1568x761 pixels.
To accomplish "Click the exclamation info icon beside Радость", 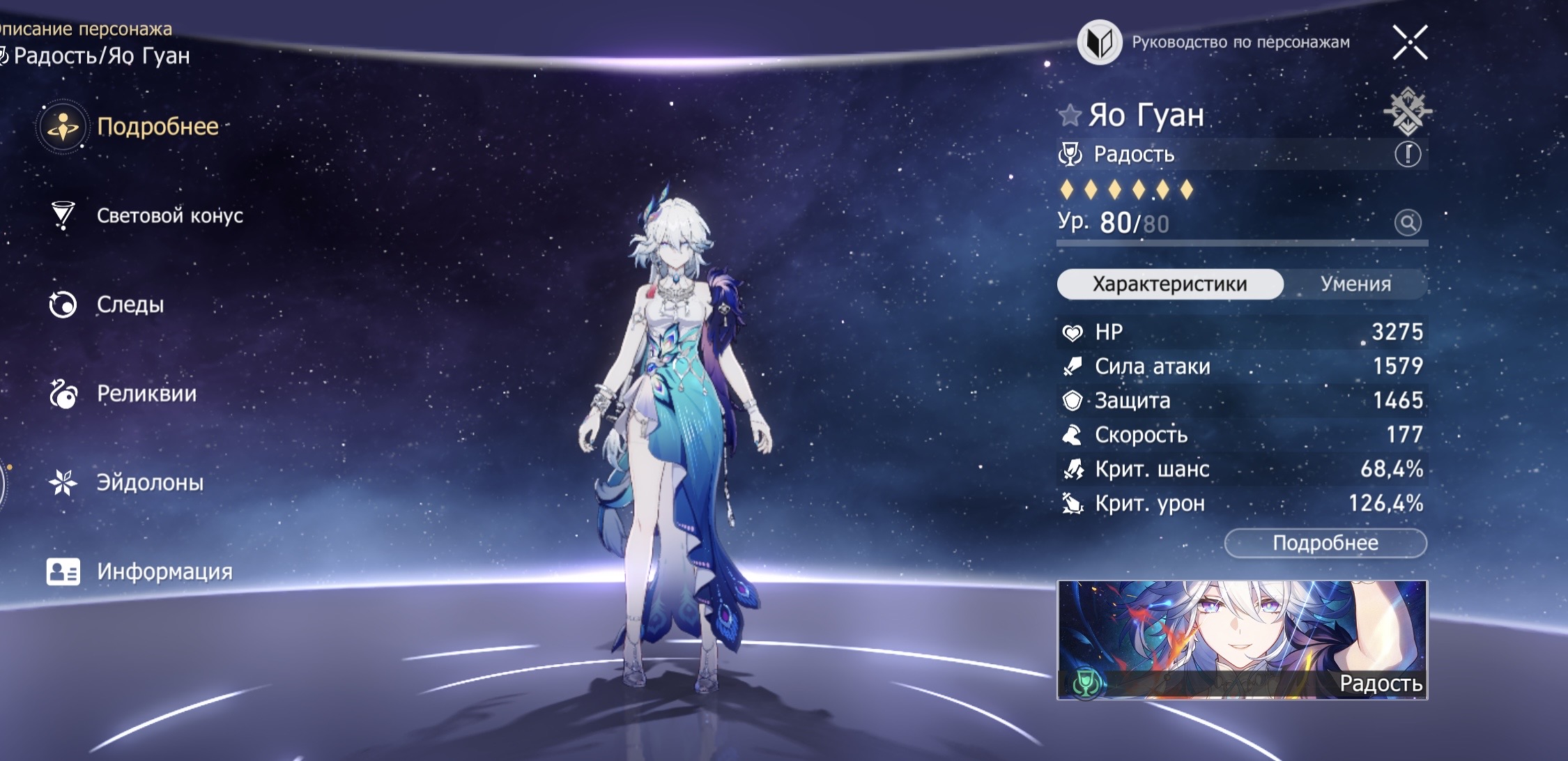I will point(1407,154).
